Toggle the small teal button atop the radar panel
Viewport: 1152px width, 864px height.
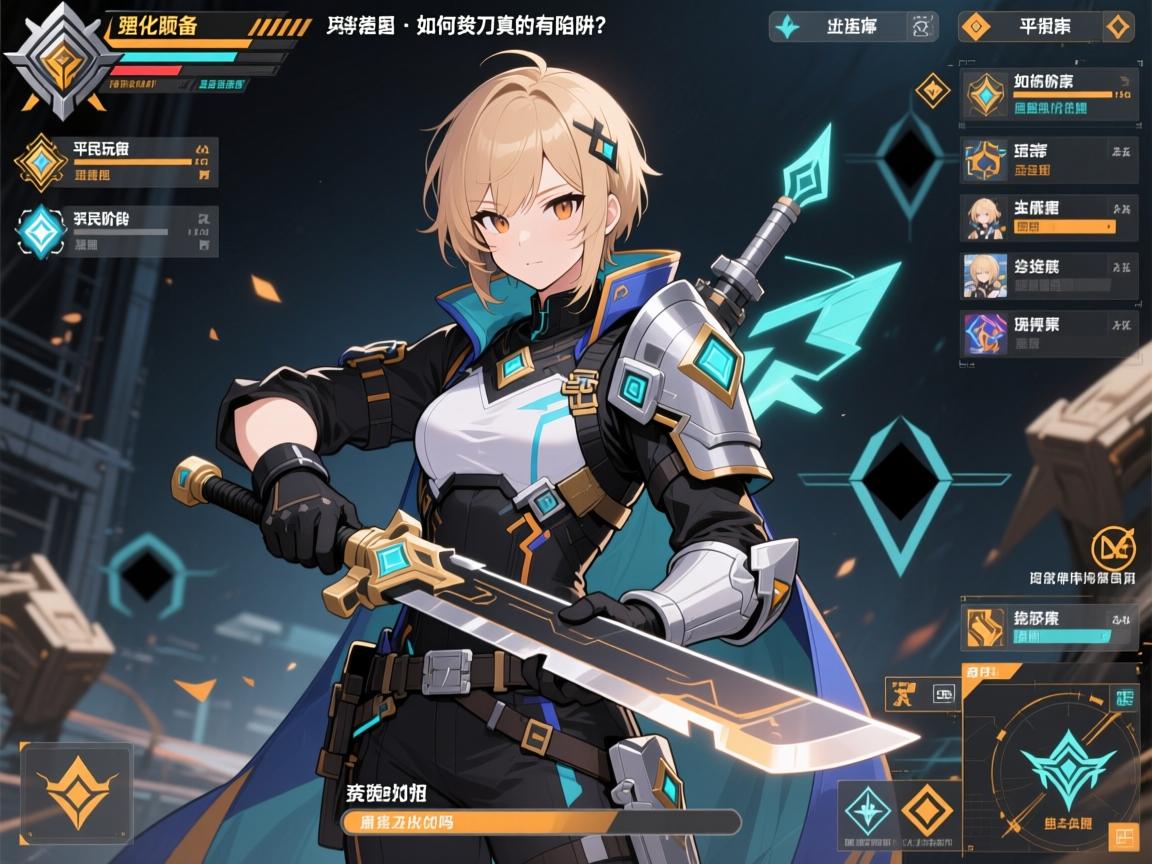pos(1125,698)
